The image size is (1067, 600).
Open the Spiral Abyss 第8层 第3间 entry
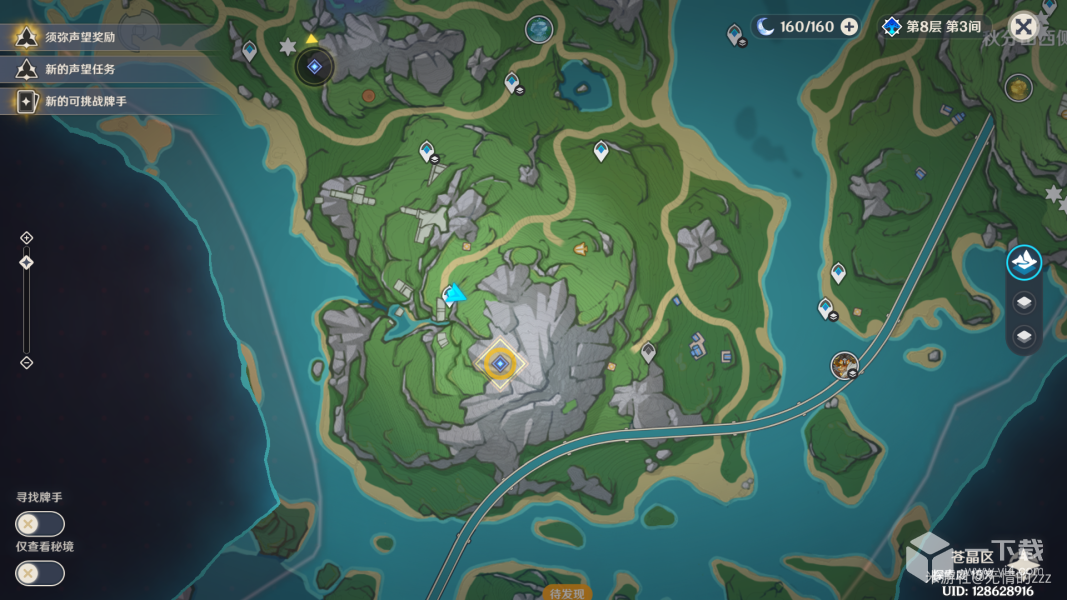pyautogui.click(x=932, y=27)
